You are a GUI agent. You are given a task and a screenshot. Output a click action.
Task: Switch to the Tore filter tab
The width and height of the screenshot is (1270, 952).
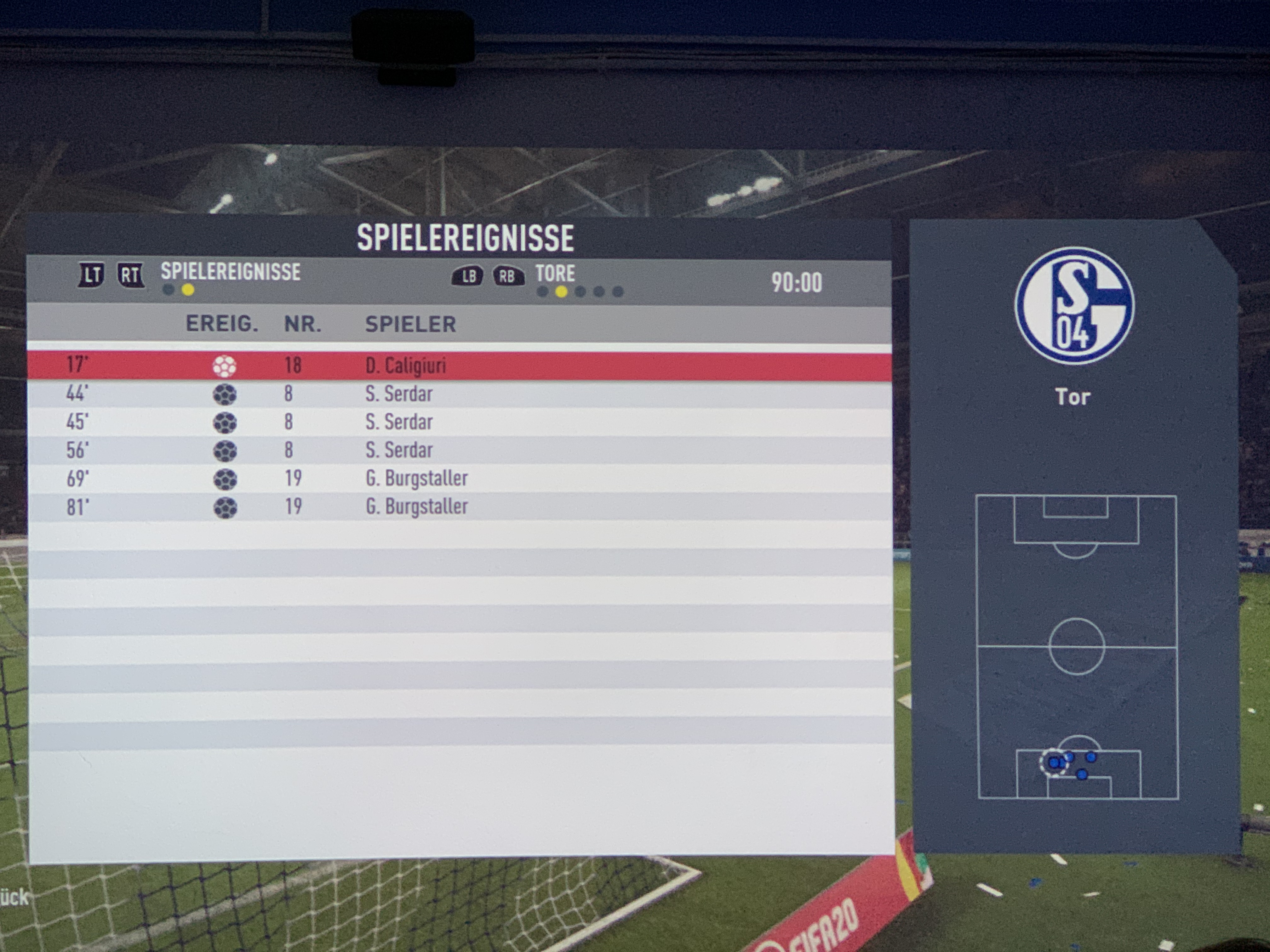pyautogui.click(x=555, y=274)
